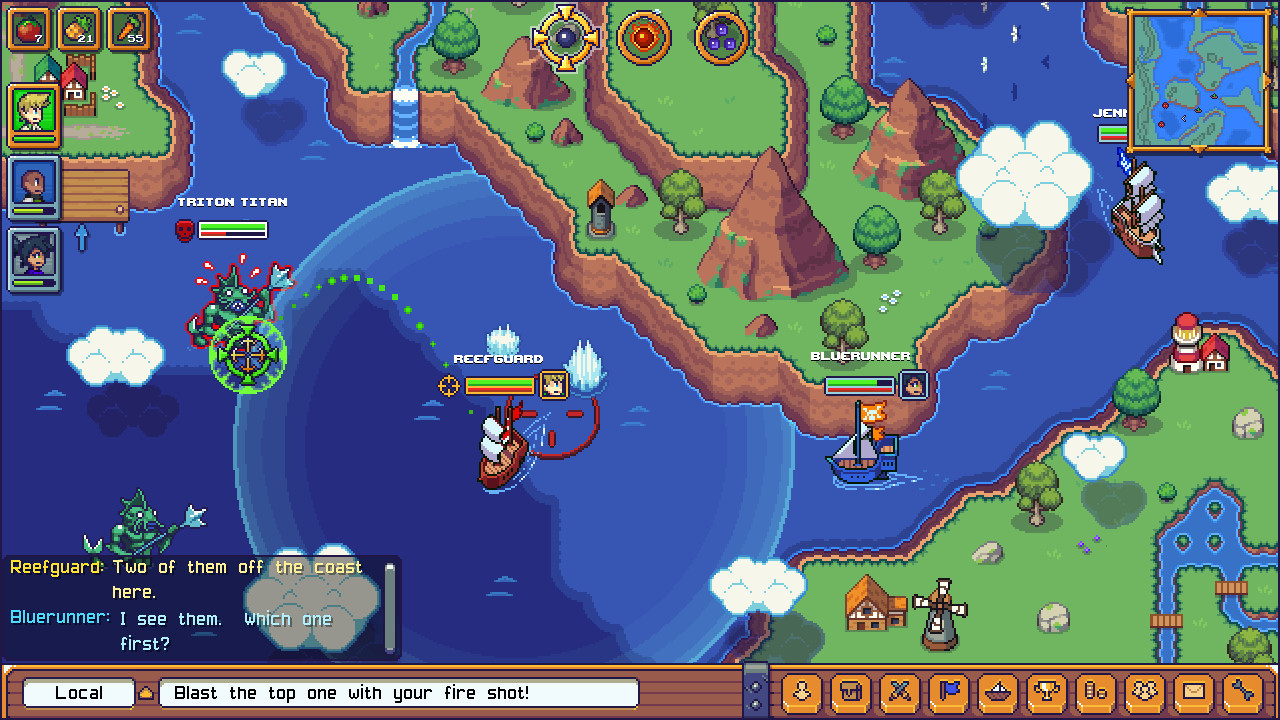Activate the golden compass cannon ability
The width and height of the screenshot is (1280, 720).
[x=565, y=38]
